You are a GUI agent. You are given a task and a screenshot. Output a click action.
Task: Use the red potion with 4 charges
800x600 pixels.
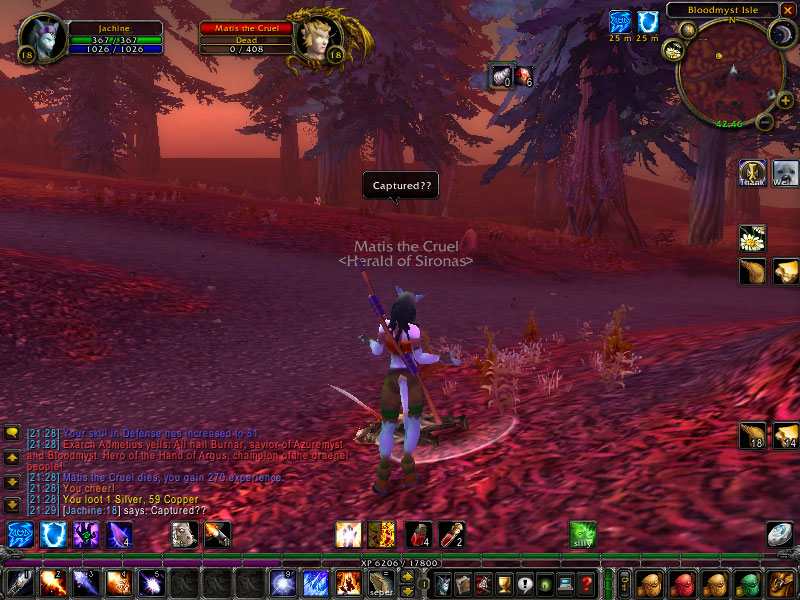pos(418,534)
